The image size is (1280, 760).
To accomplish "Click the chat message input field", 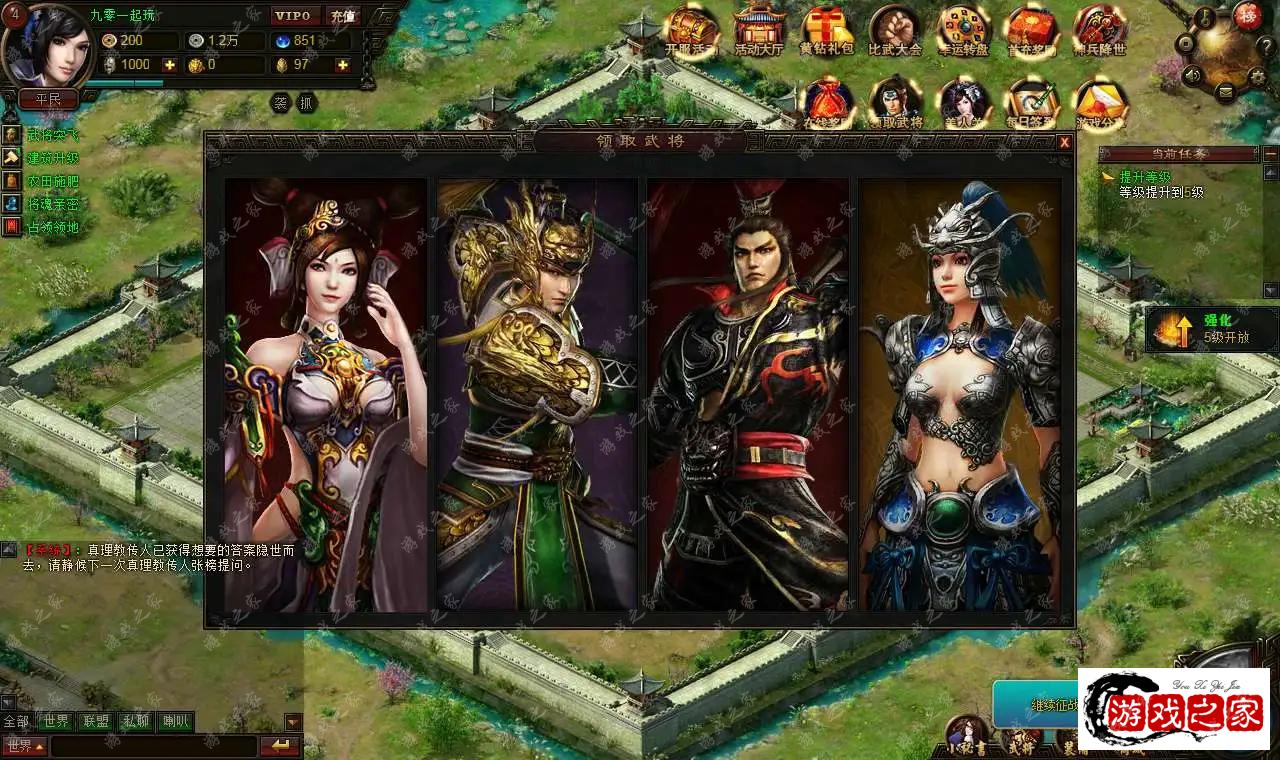I will [x=153, y=746].
